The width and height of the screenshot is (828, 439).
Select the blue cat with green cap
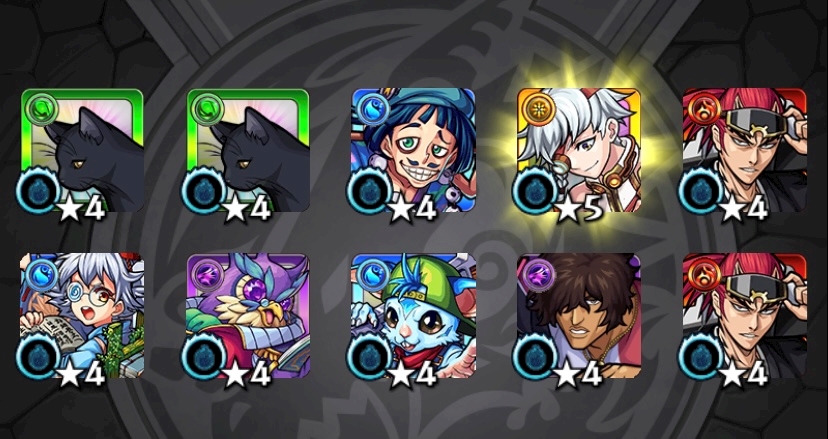[413, 315]
